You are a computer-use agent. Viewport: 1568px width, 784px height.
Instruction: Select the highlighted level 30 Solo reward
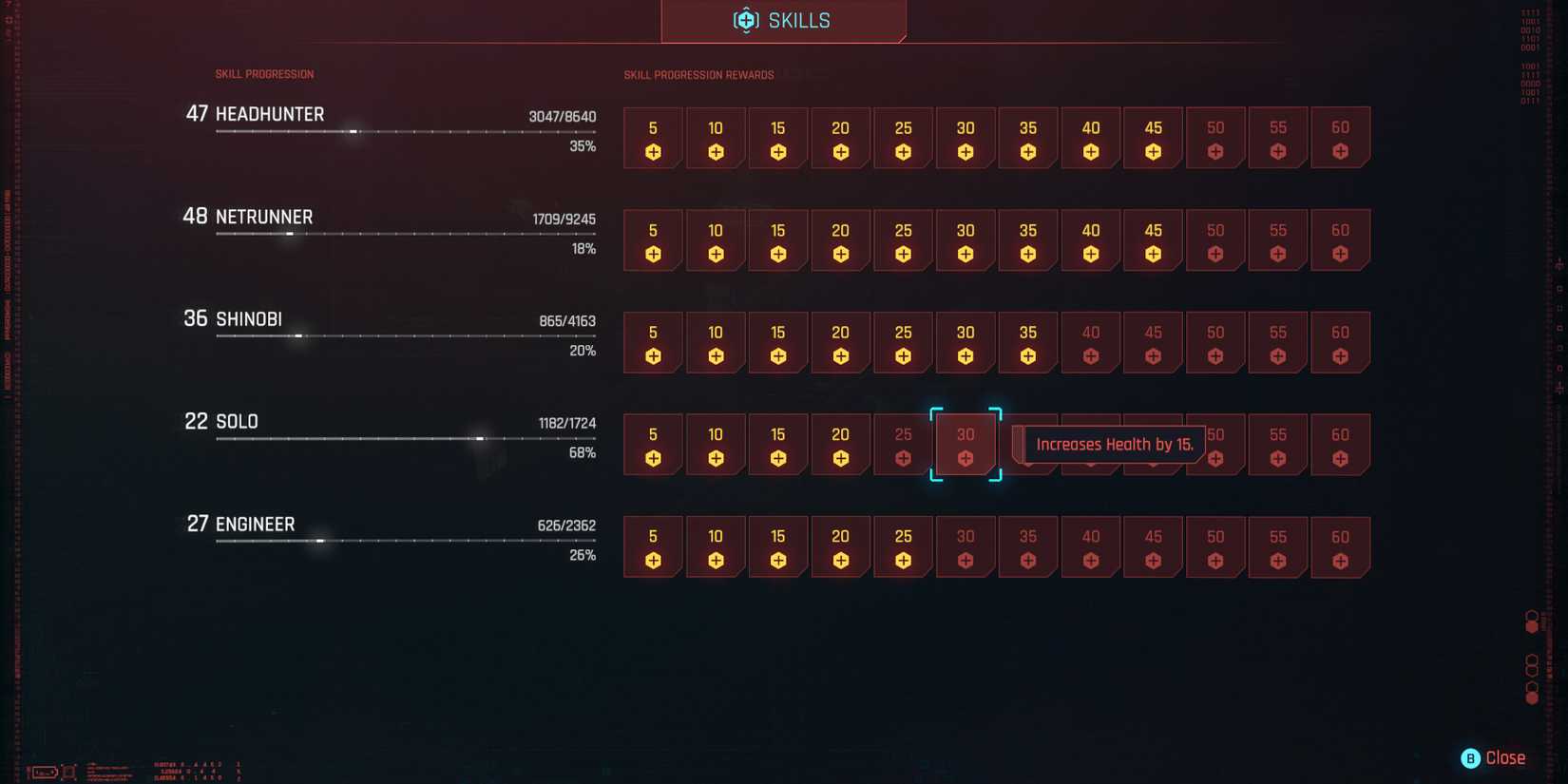[x=966, y=445]
